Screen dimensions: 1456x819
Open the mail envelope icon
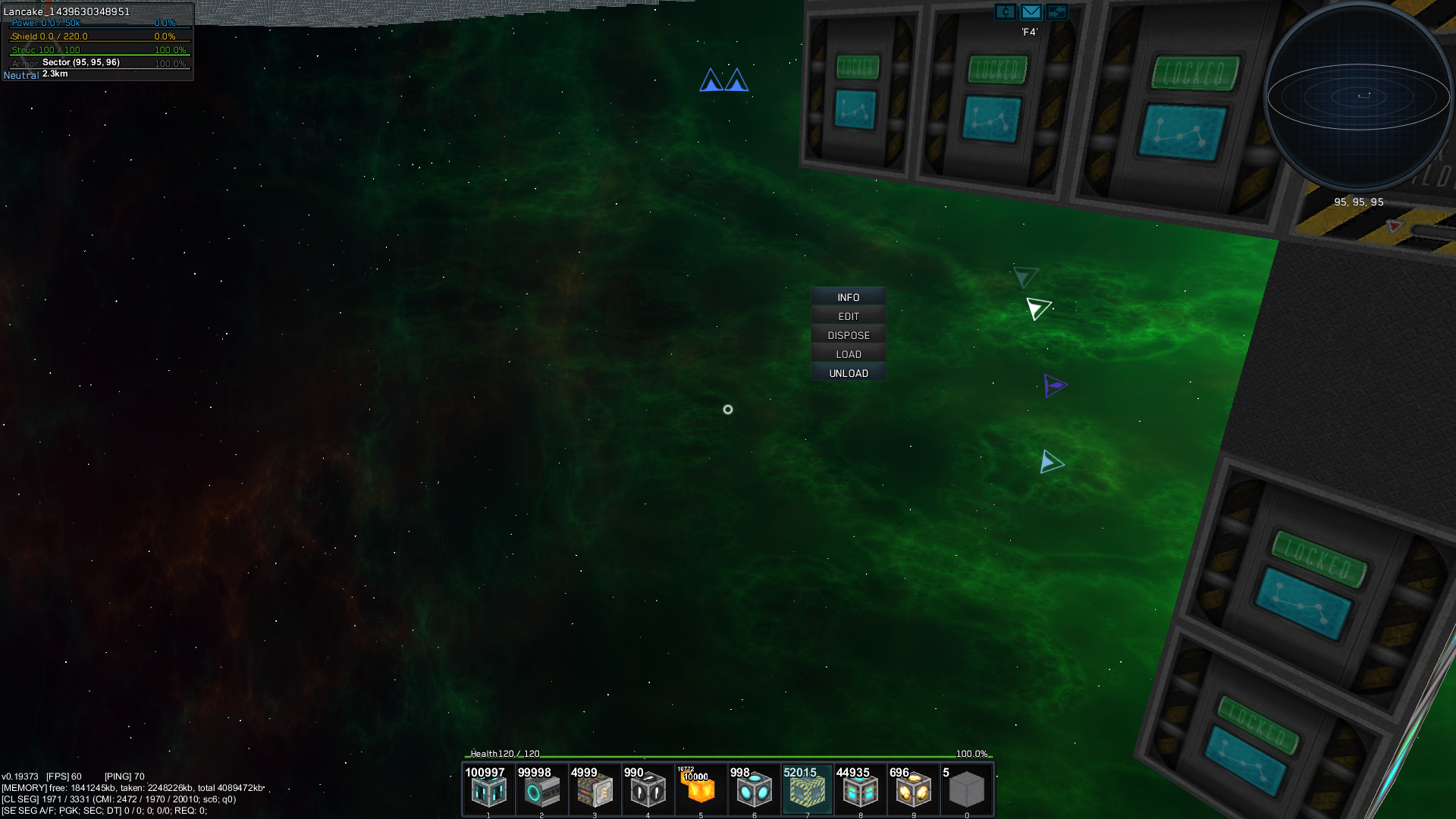[x=1031, y=11]
